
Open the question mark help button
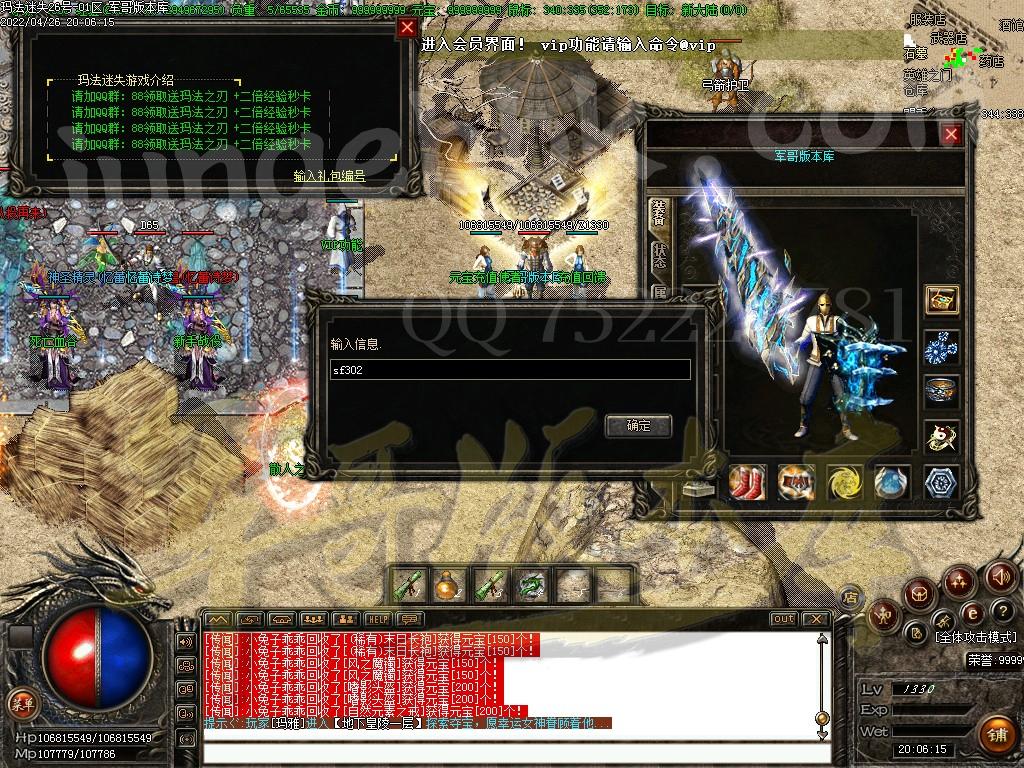tap(1002, 611)
